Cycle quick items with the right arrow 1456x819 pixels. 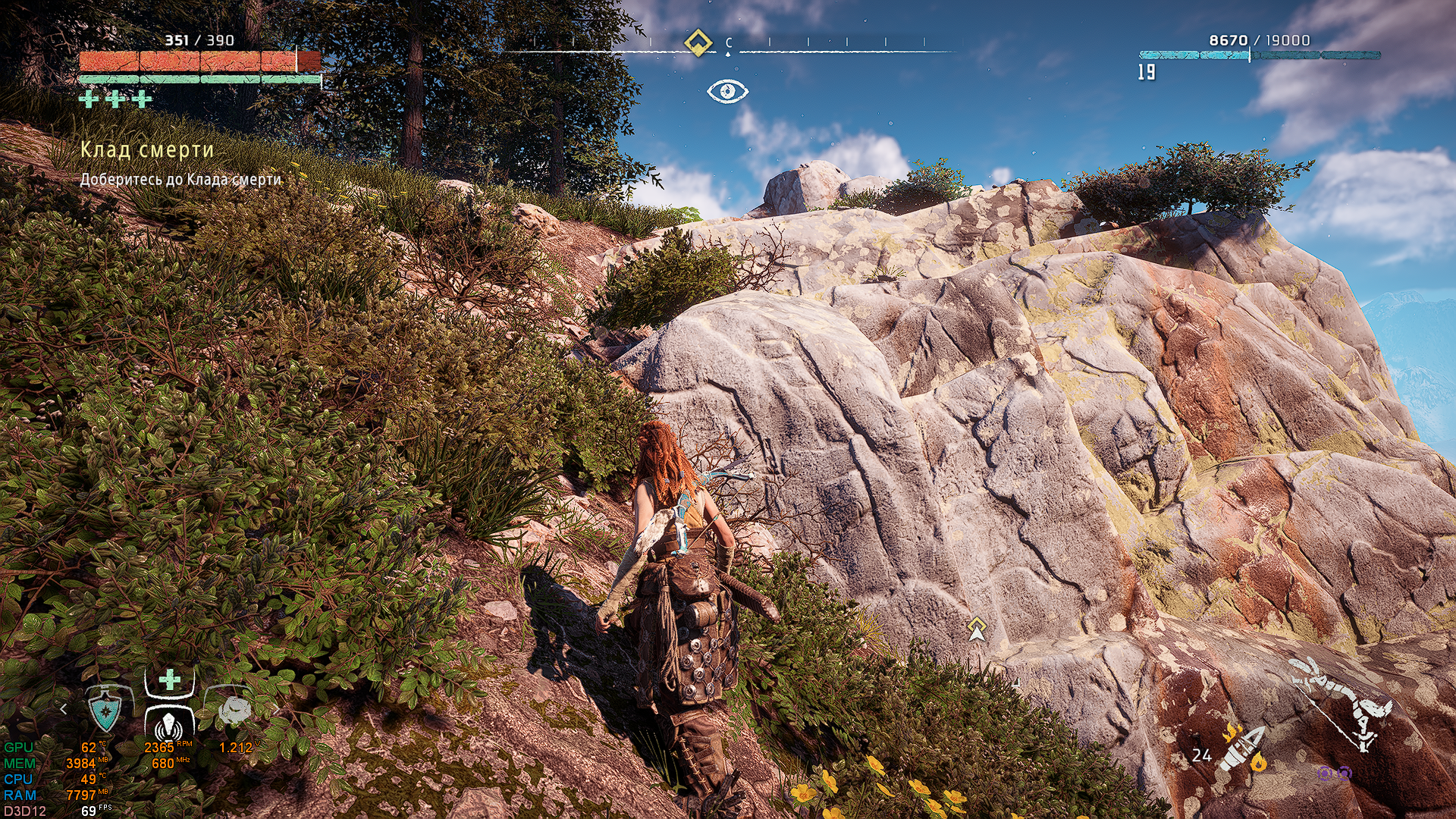(276, 710)
